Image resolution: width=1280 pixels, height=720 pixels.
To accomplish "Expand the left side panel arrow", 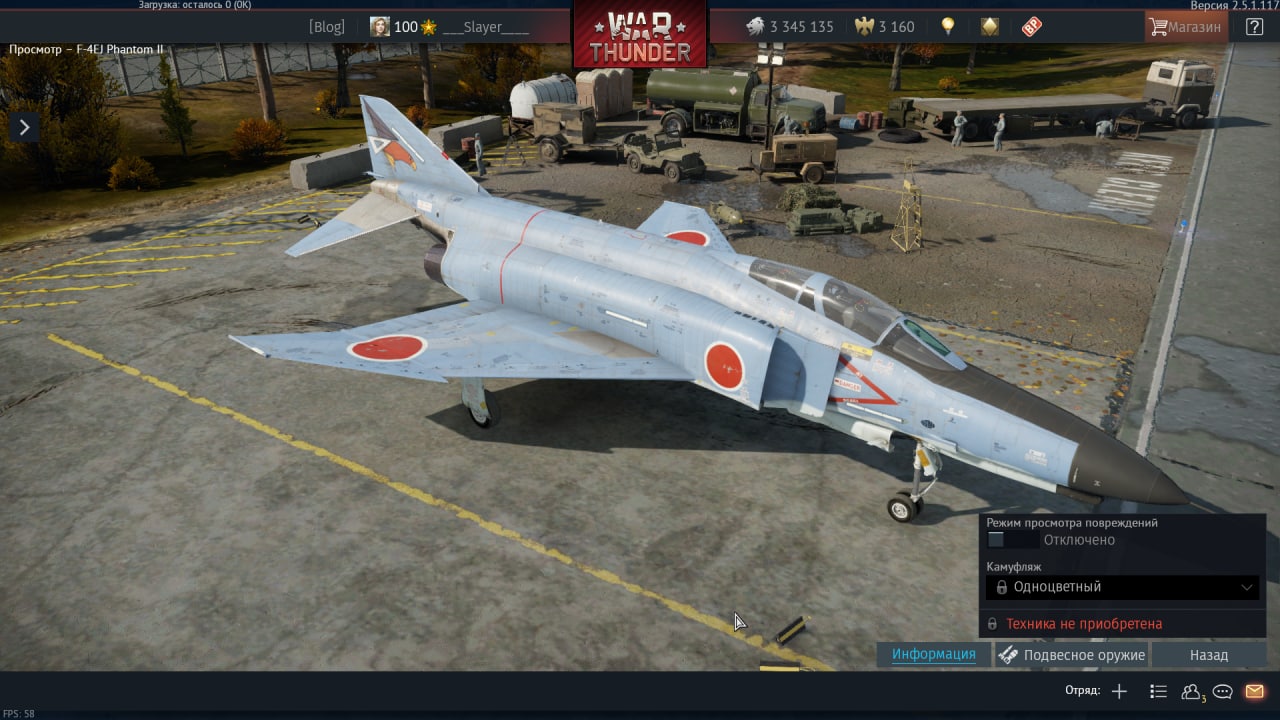I will click(x=23, y=126).
